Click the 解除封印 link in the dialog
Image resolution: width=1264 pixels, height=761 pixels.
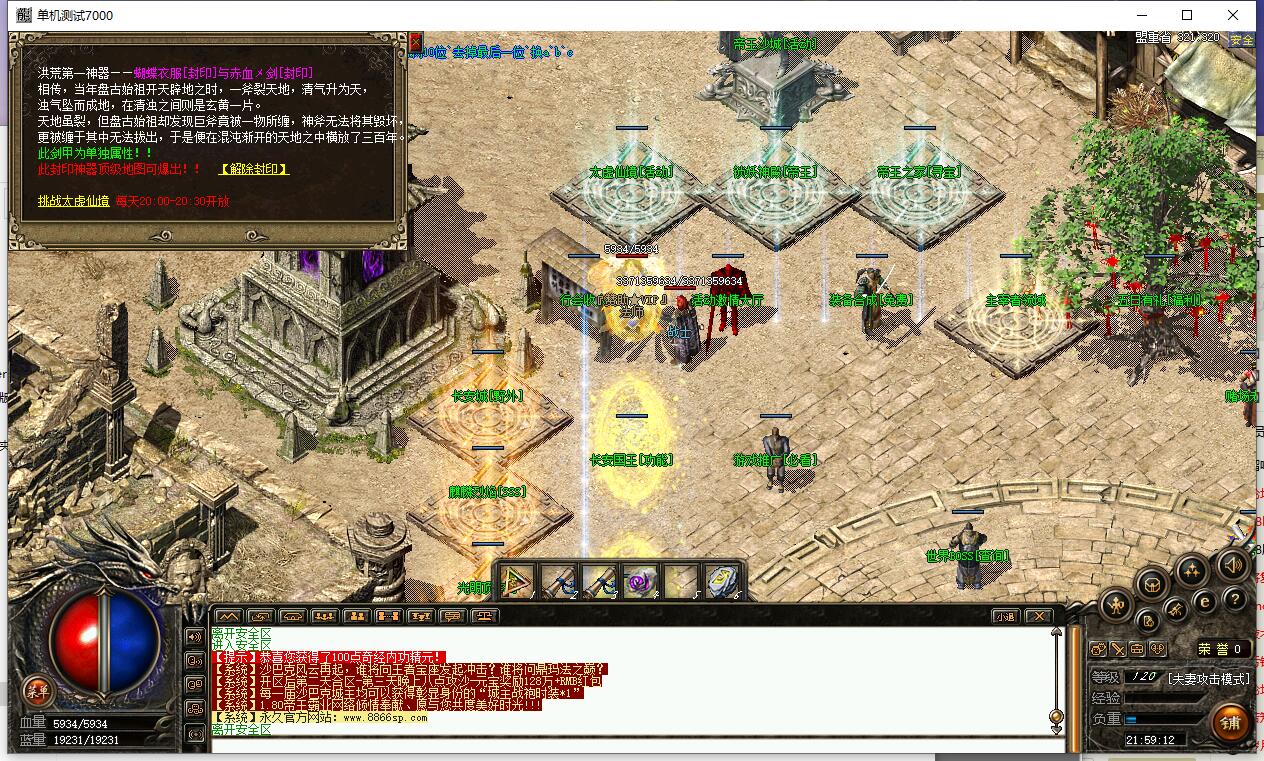(254, 169)
